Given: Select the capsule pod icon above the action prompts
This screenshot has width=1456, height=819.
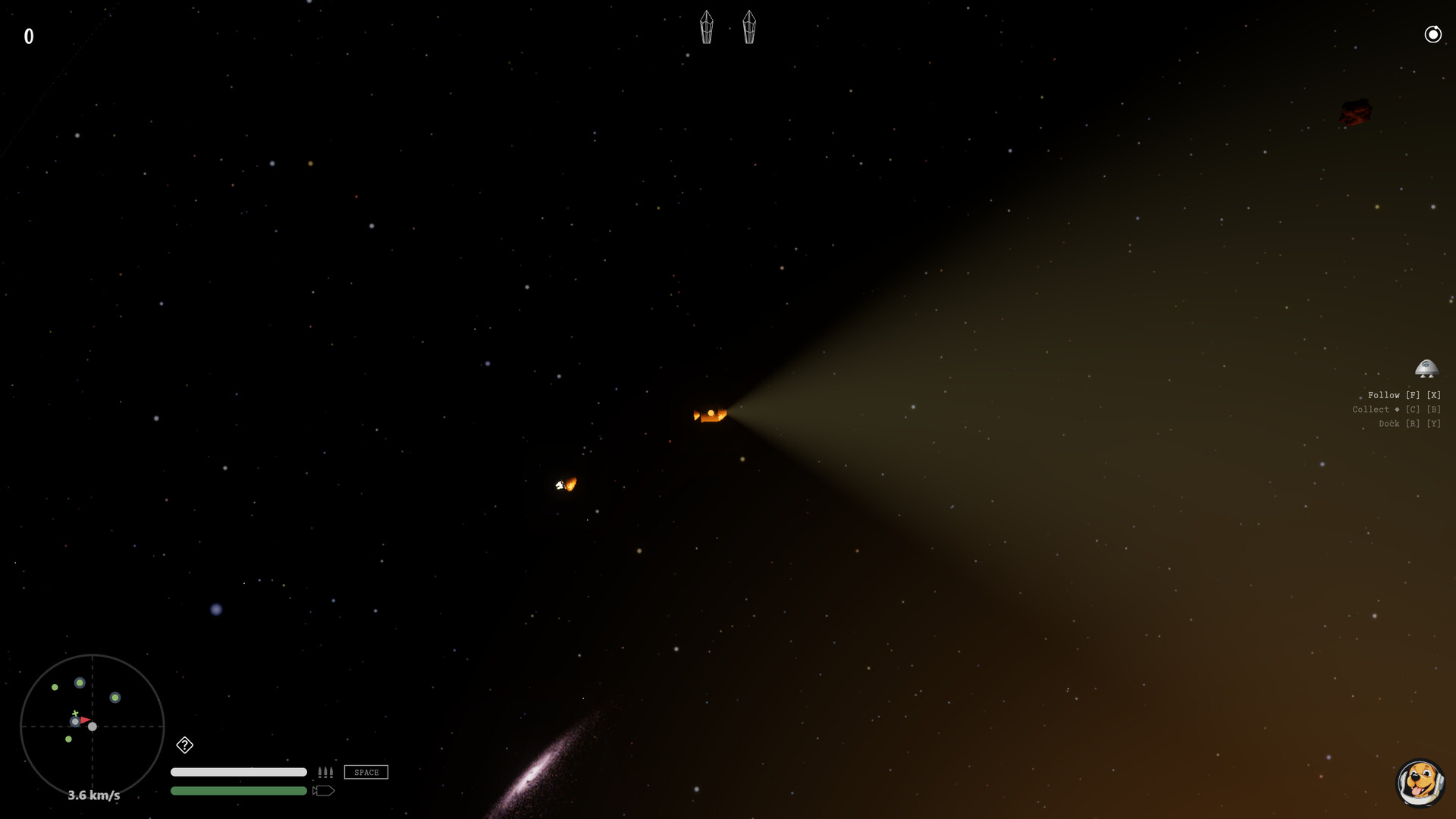Looking at the screenshot, I should [x=1426, y=369].
